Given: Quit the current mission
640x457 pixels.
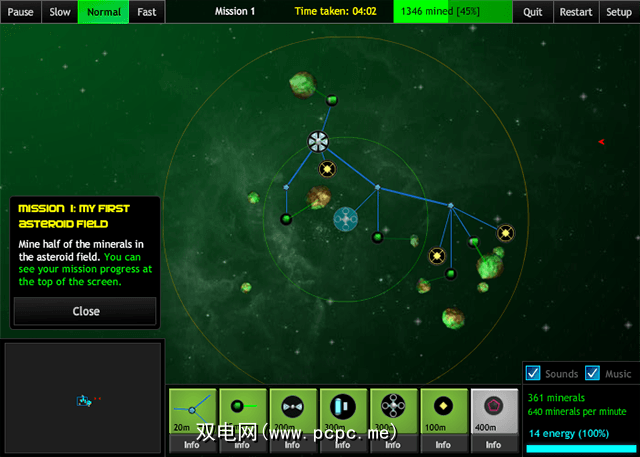Looking at the screenshot, I should point(533,12).
